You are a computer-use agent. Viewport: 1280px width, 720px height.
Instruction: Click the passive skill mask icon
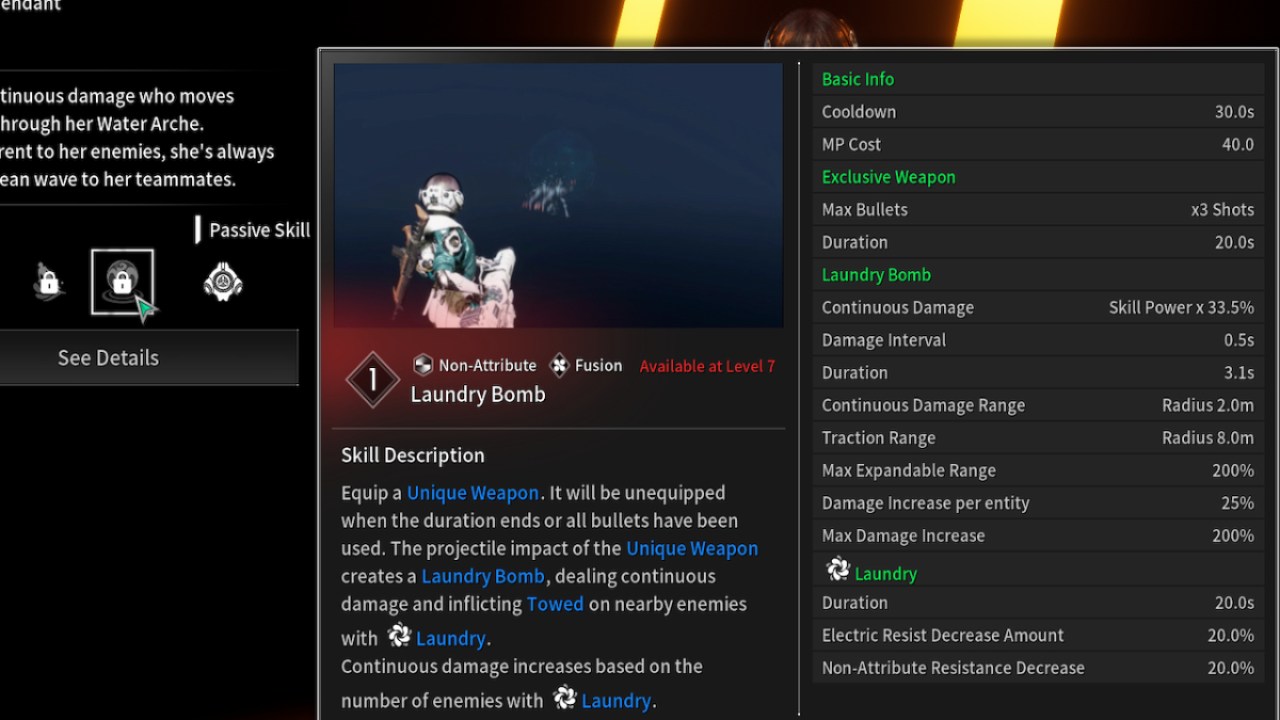click(x=221, y=281)
